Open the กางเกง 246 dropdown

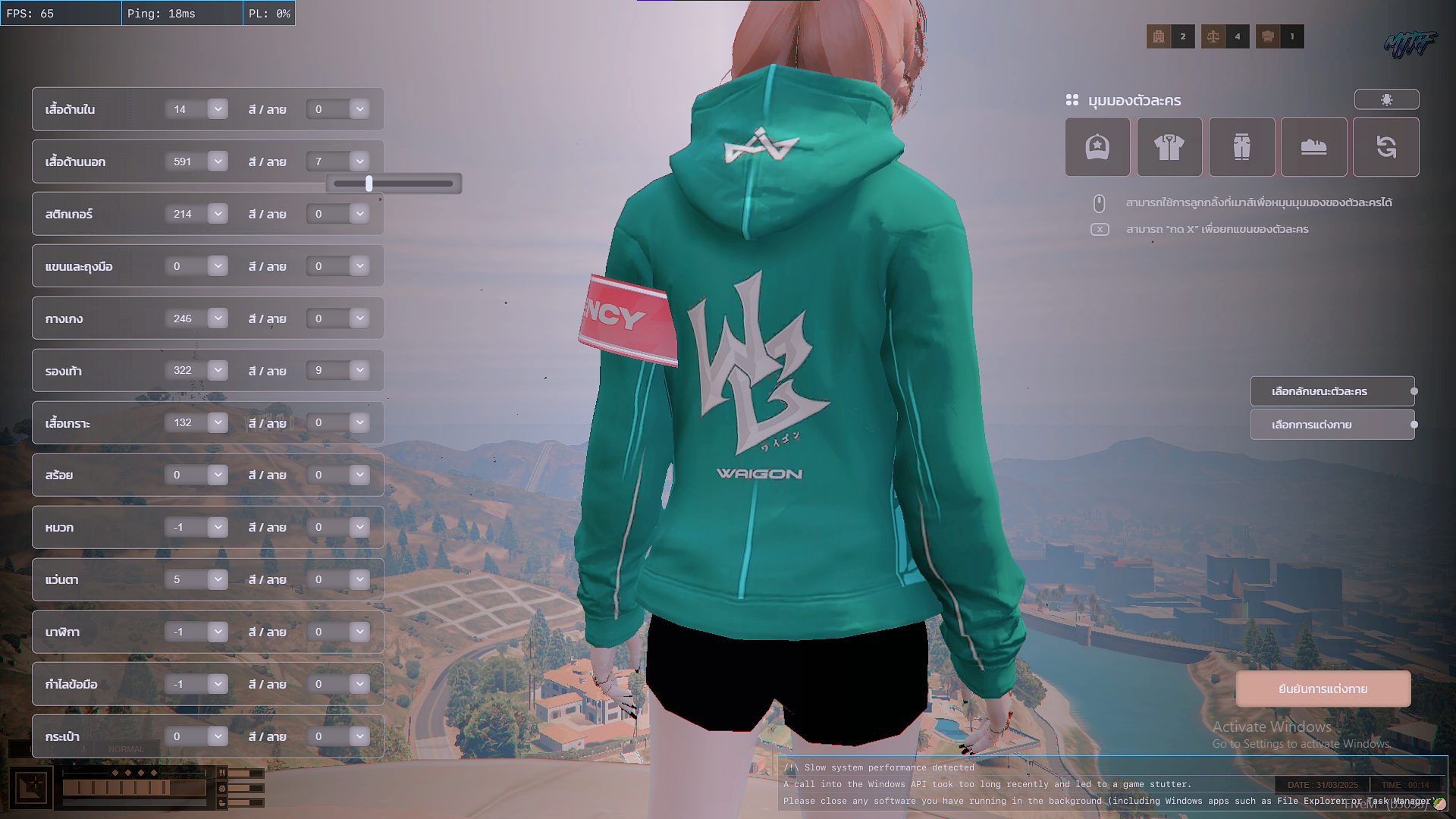click(x=218, y=318)
